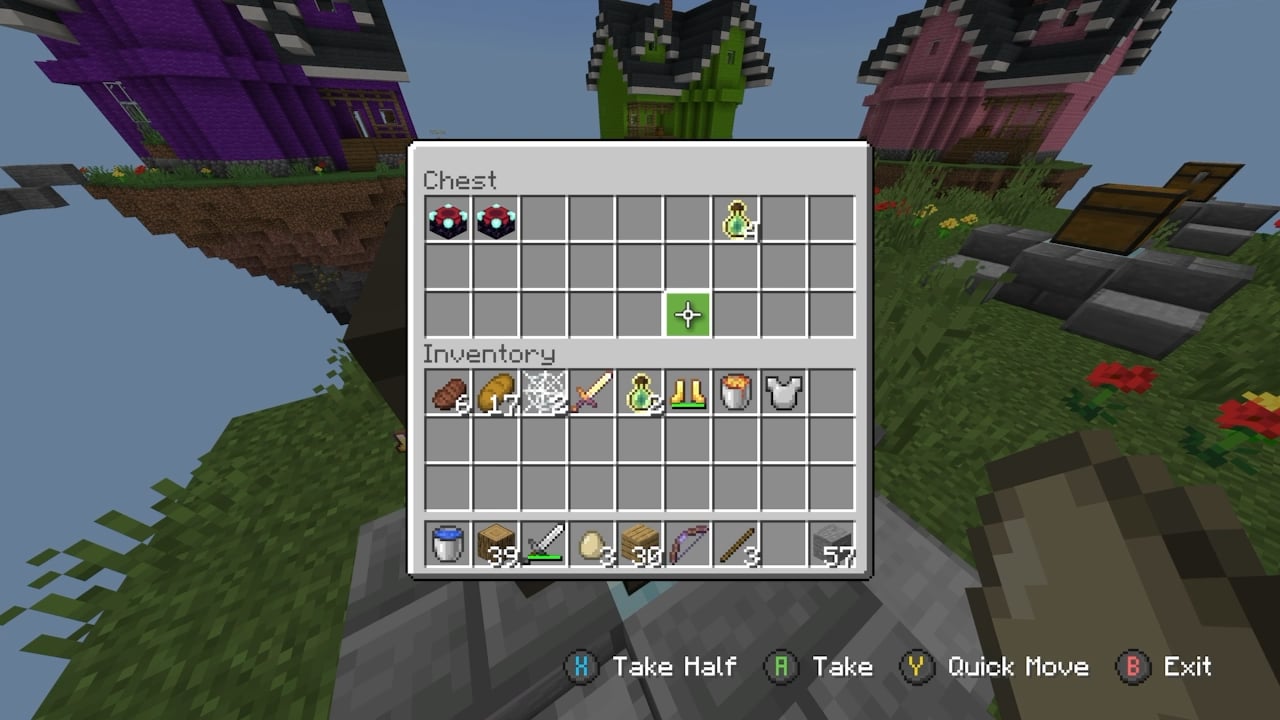The width and height of the screenshot is (1280, 720).
Task: Pick up the cooked beef stack
Action: coord(448,393)
